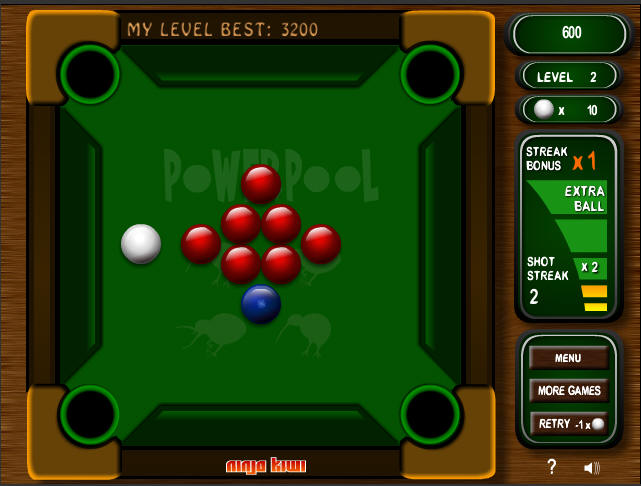Toggle sound with the speaker icon
This screenshot has width=641, height=486.
(592, 467)
